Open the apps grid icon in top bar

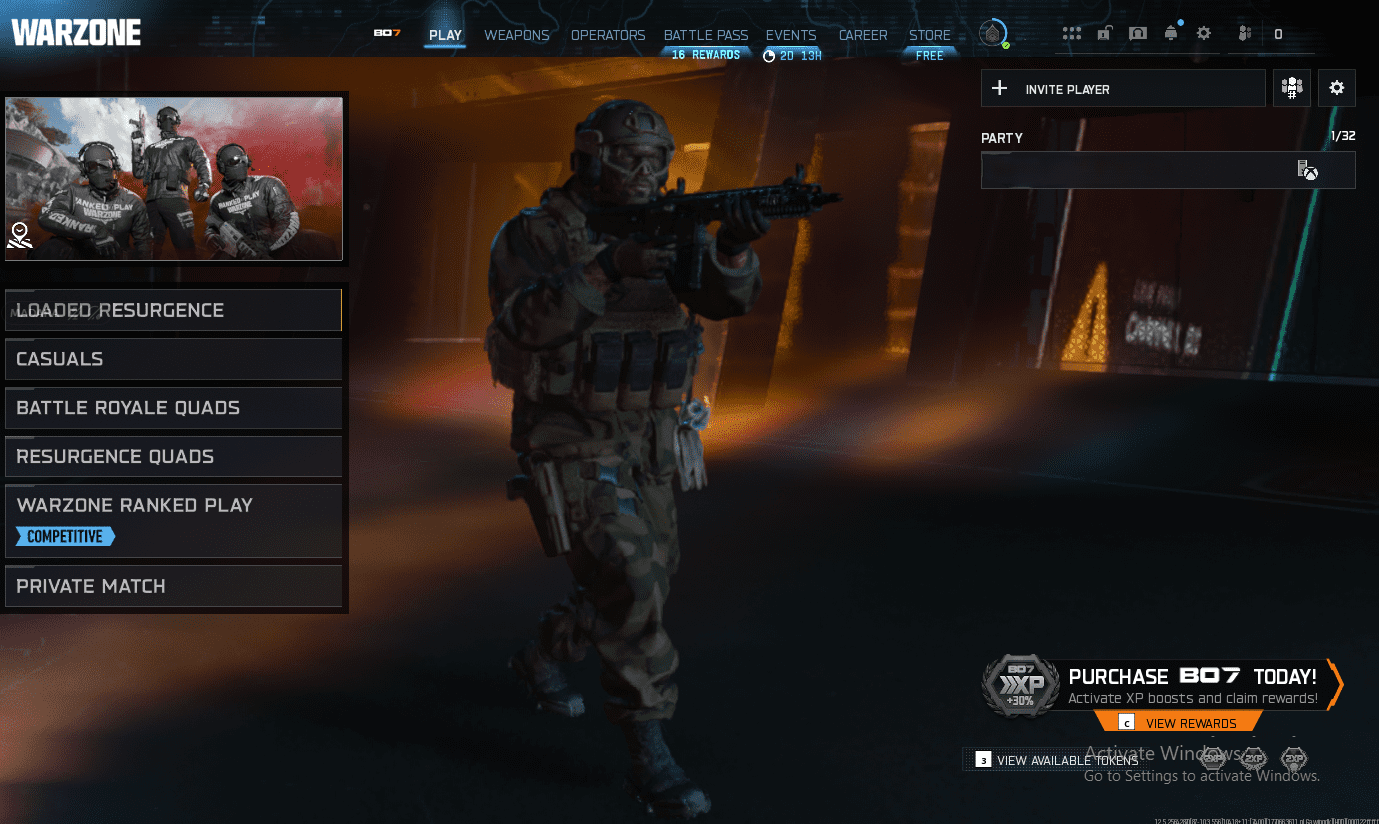1072,33
